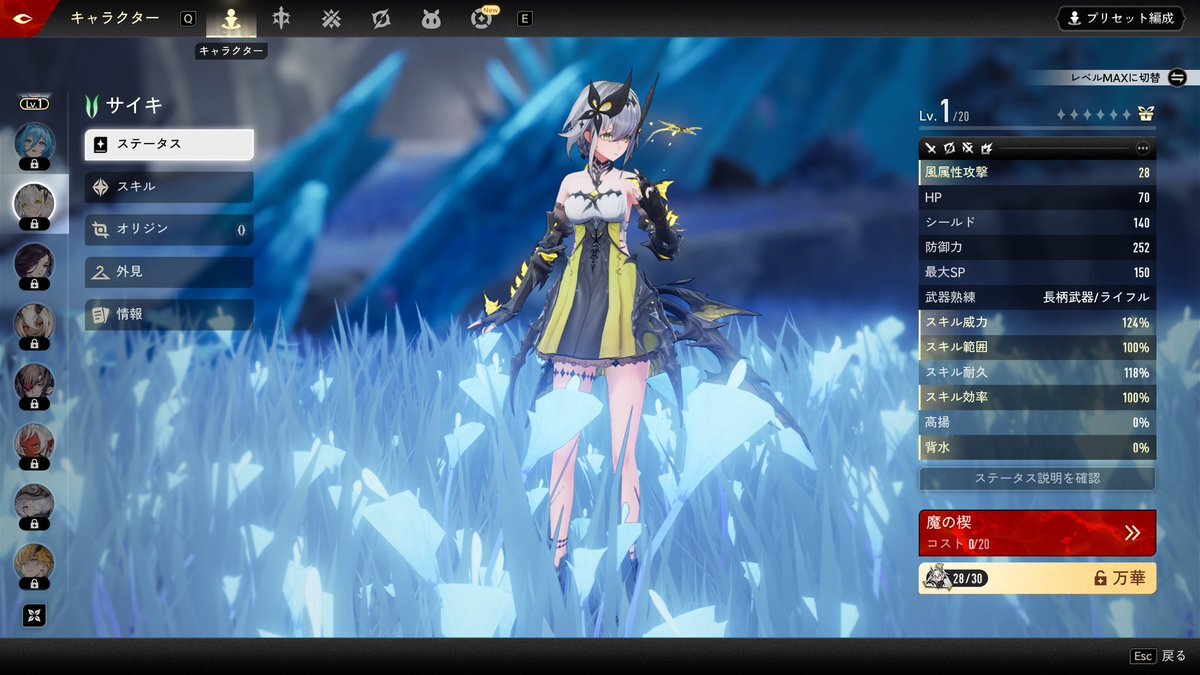Open the top tab marked New
The width and height of the screenshot is (1200, 675).
click(482, 19)
